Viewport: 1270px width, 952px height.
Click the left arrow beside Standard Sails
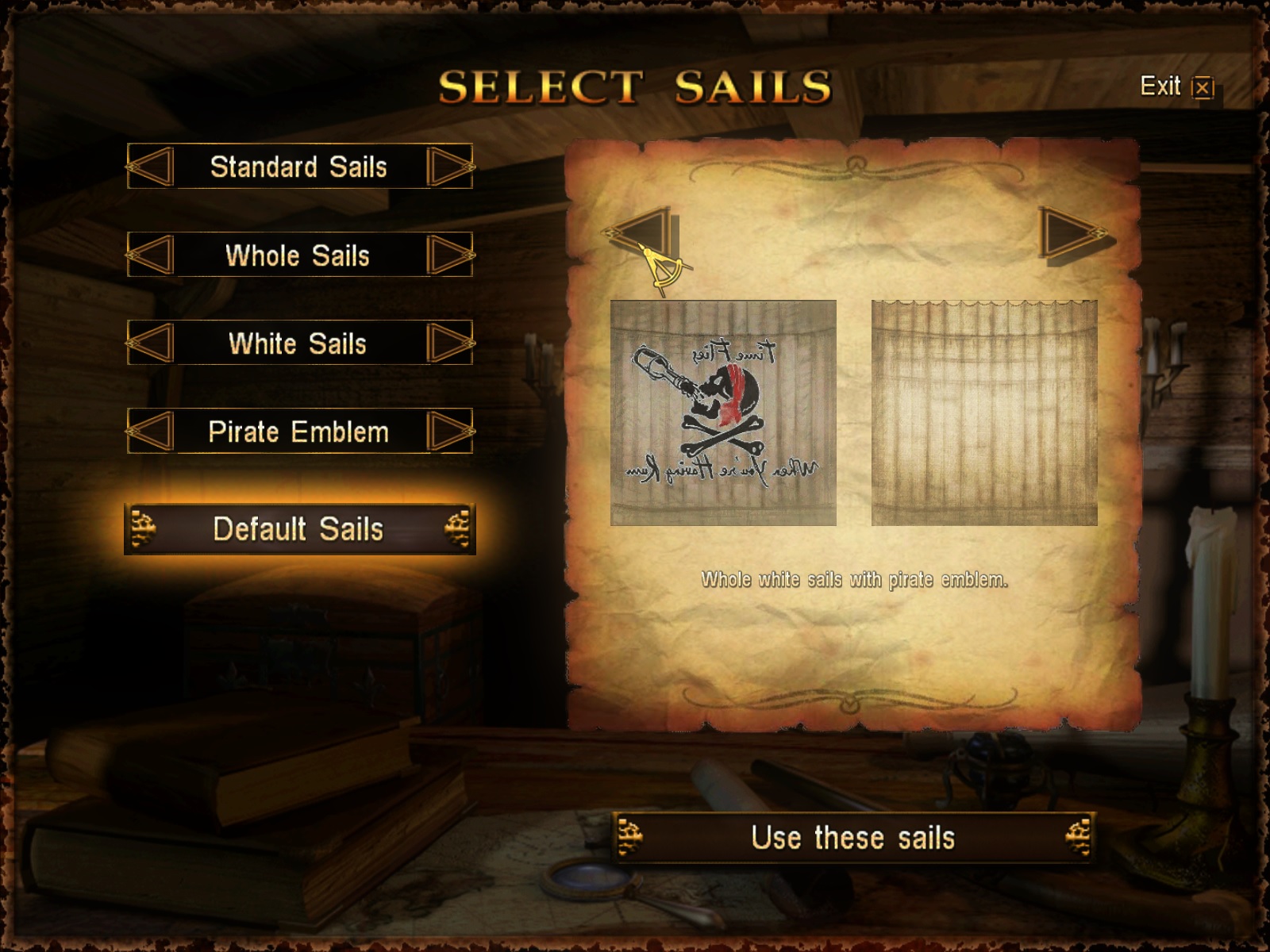(x=151, y=167)
